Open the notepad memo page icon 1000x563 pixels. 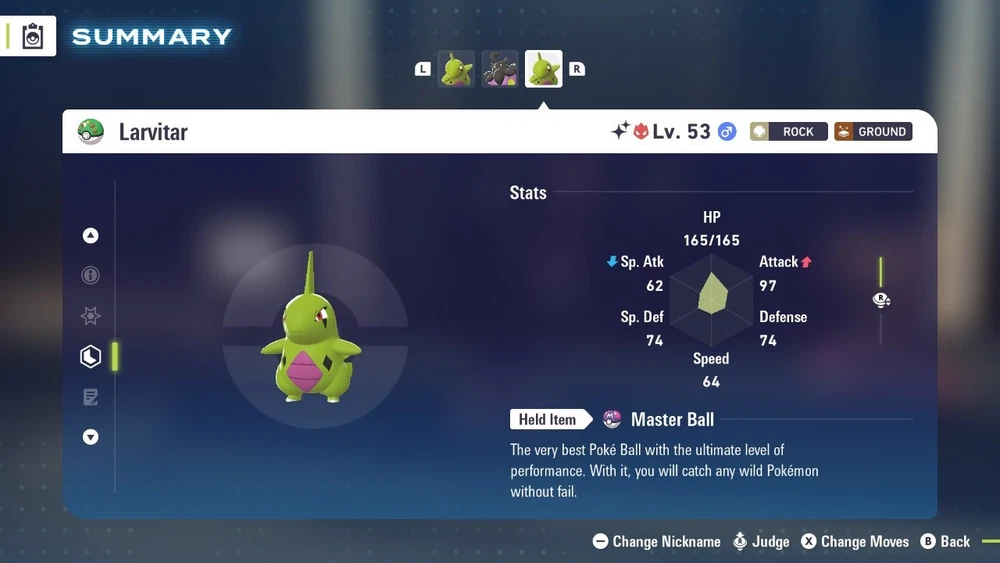click(x=91, y=397)
